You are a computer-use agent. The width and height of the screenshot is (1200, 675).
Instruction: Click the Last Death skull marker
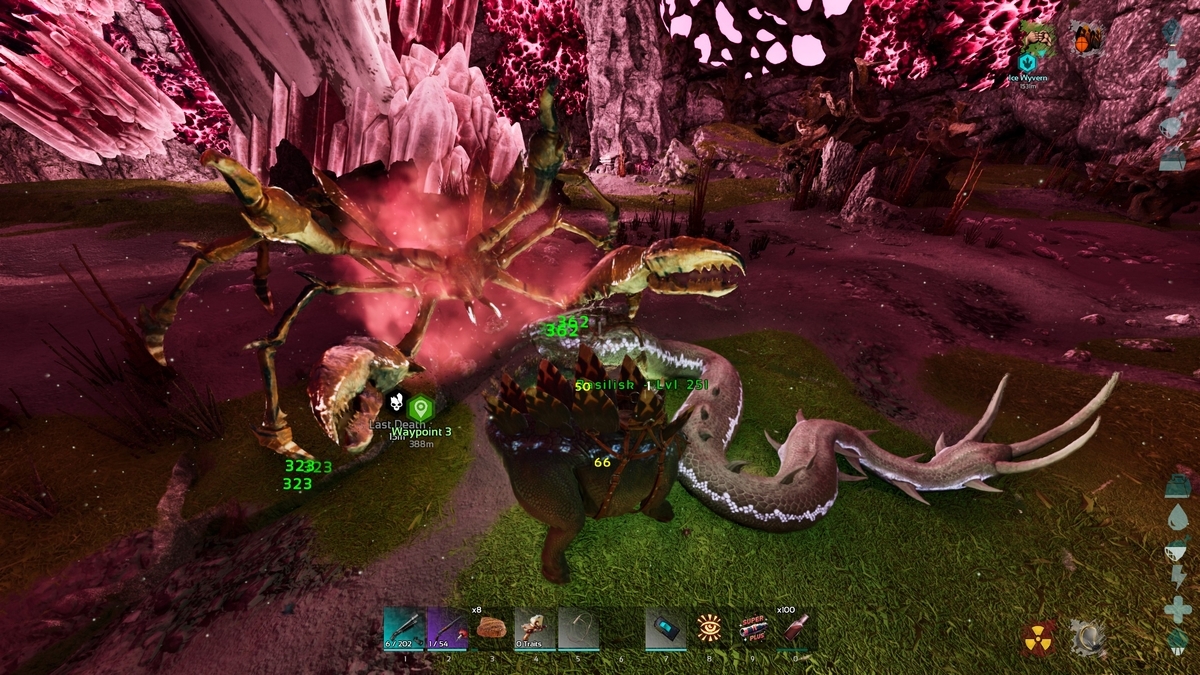pyautogui.click(x=396, y=404)
